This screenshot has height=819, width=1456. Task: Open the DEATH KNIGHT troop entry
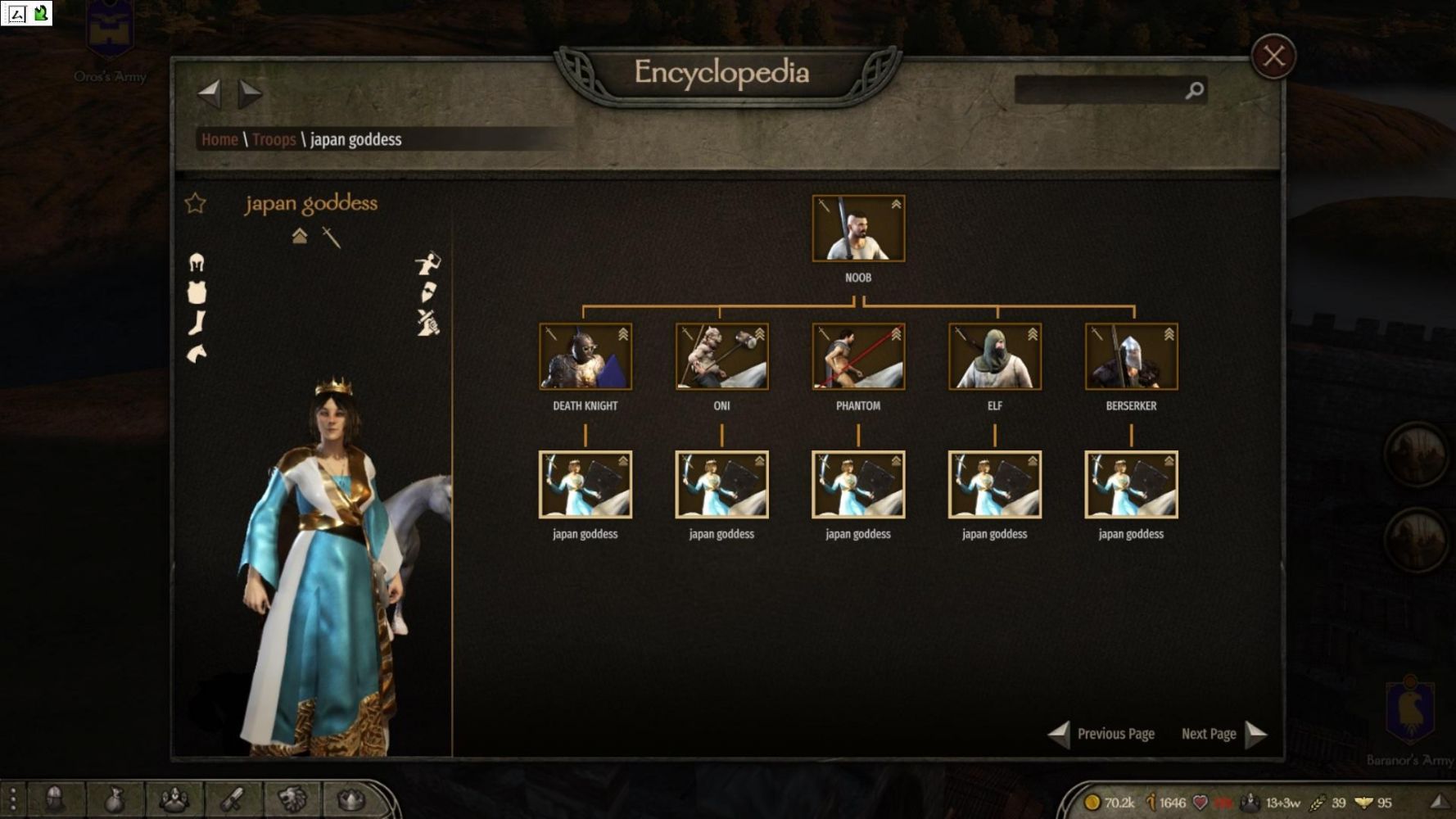point(585,356)
